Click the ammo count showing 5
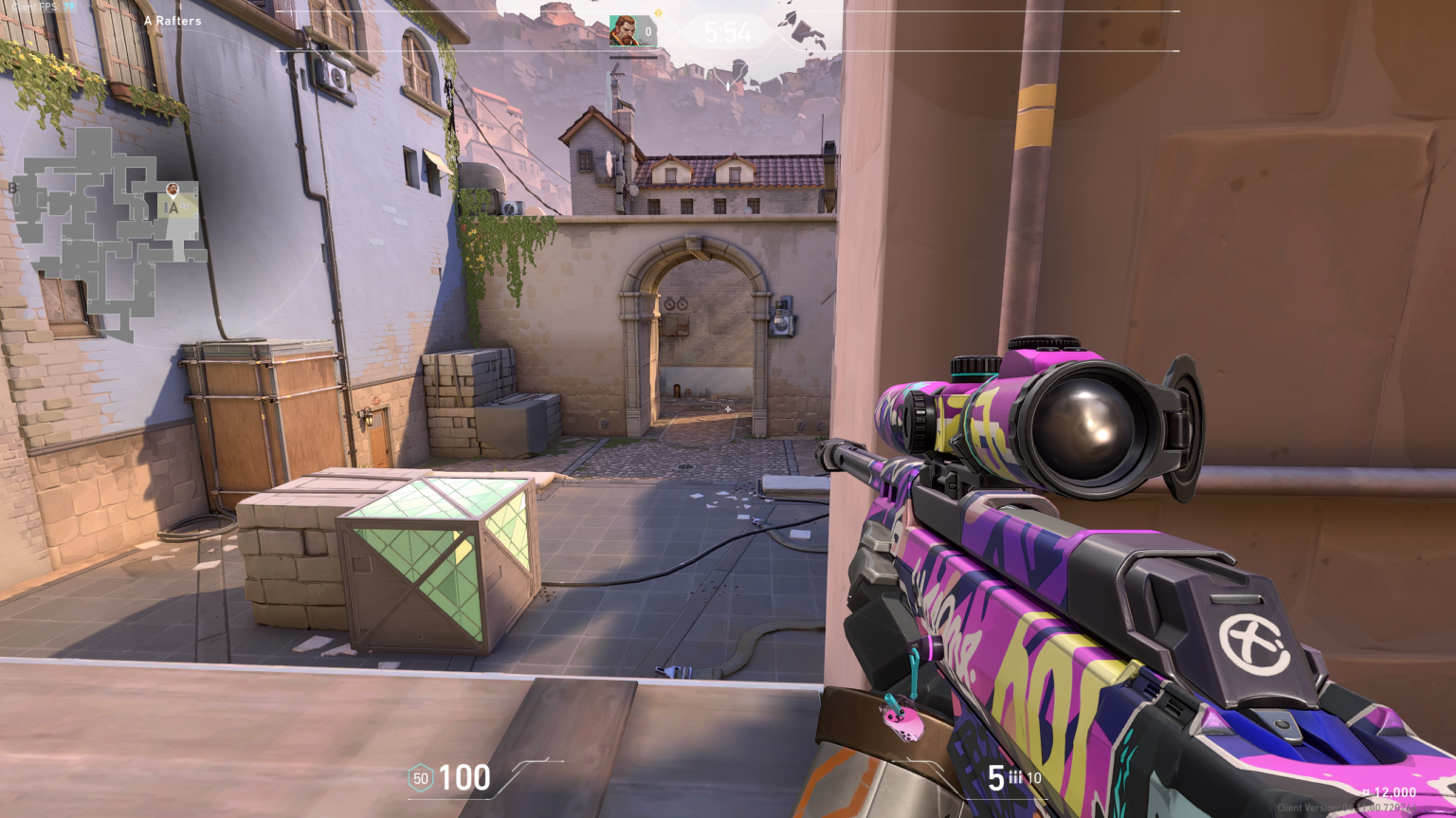Viewport: 1456px width, 818px height. click(x=995, y=777)
